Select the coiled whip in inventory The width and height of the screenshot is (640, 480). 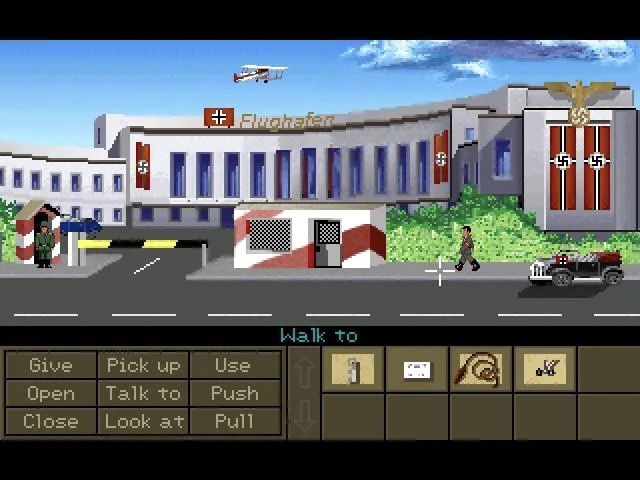pyautogui.click(x=481, y=370)
